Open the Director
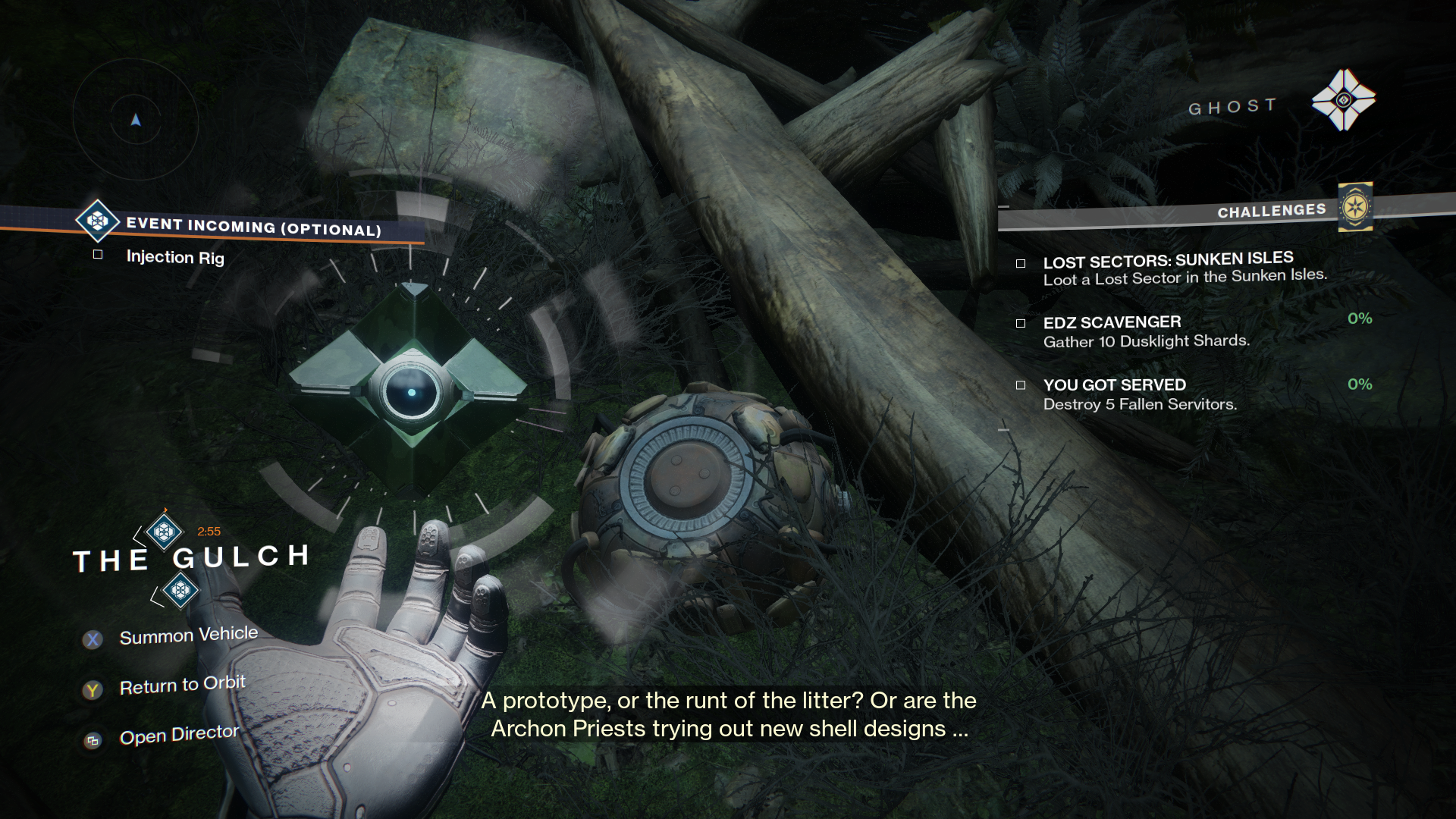Viewport: 1456px width, 819px height. 179,735
